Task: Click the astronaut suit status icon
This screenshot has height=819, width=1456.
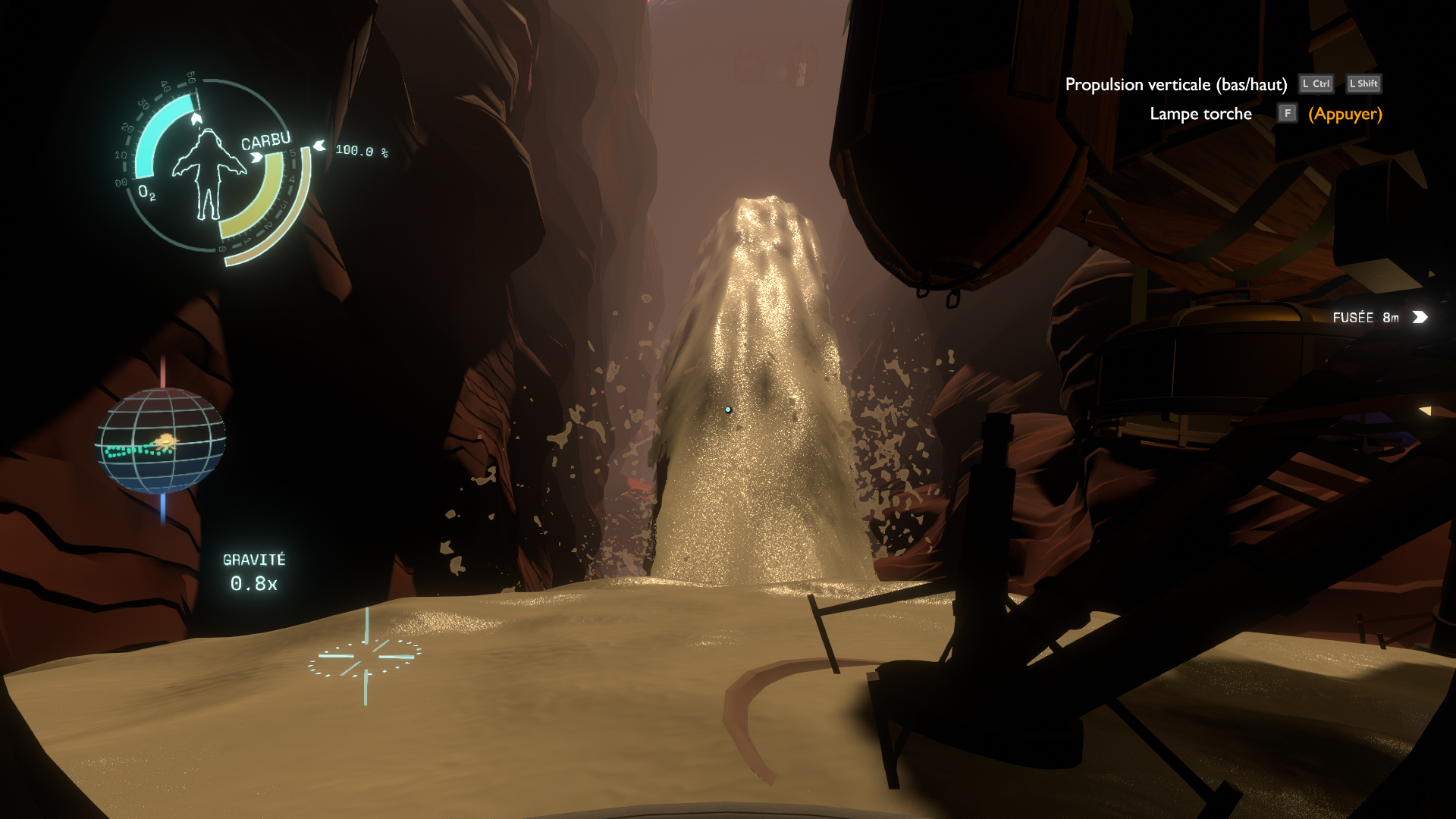Action: [208, 173]
